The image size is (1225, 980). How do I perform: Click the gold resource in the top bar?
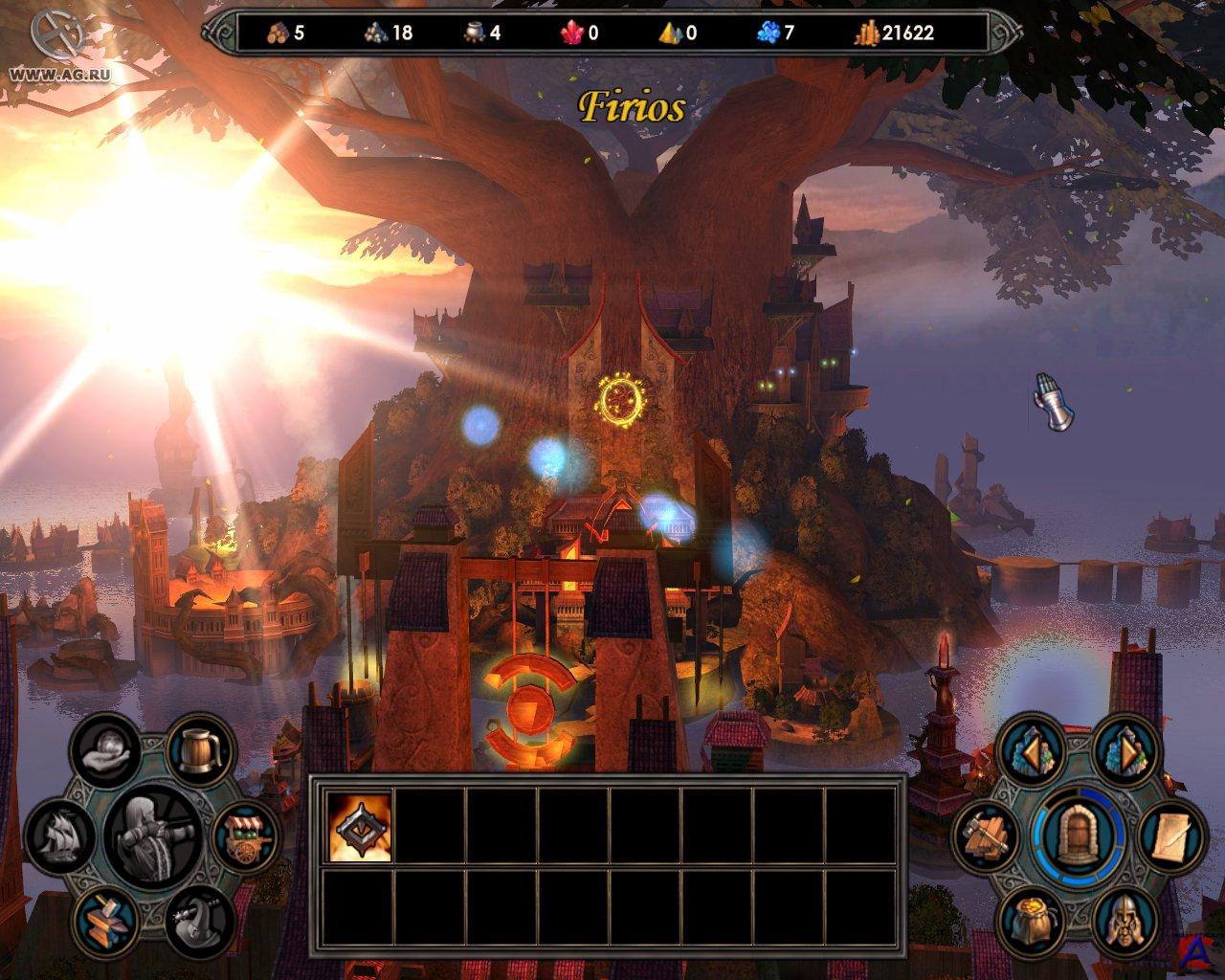896,33
